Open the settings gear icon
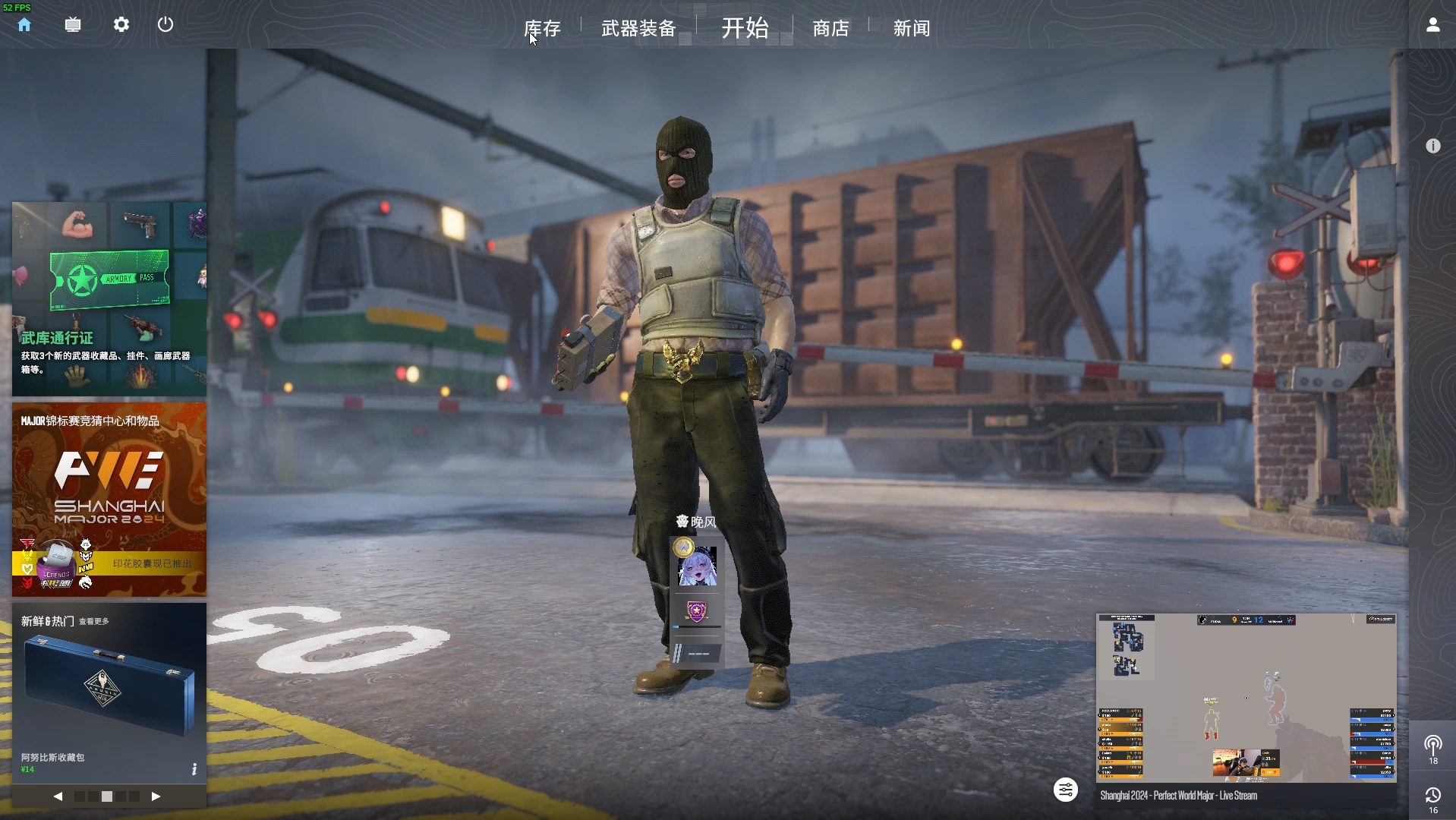 pyautogui.click(x=121, y=25)
